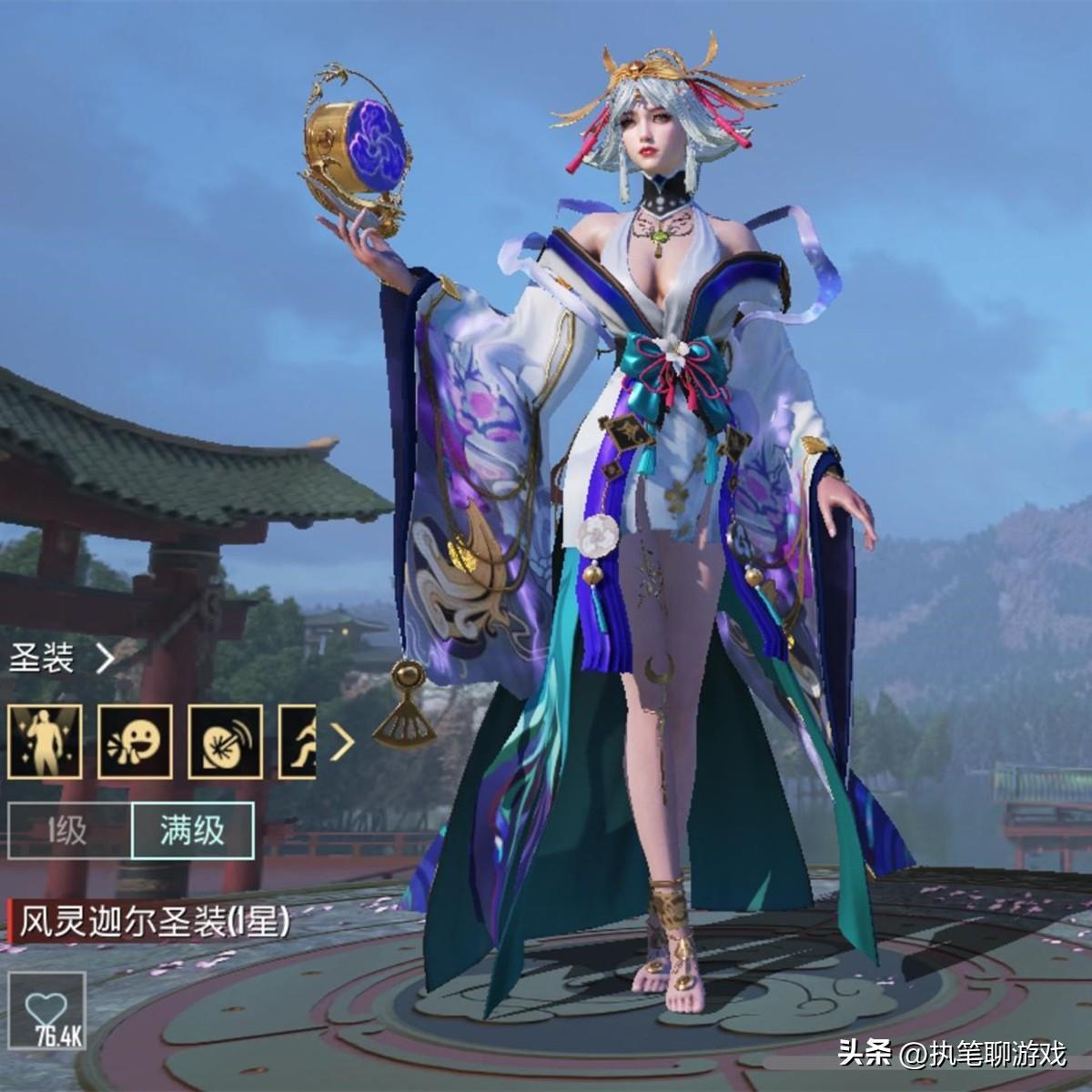Select the 满级 max level tab

[x=192, y=831]
